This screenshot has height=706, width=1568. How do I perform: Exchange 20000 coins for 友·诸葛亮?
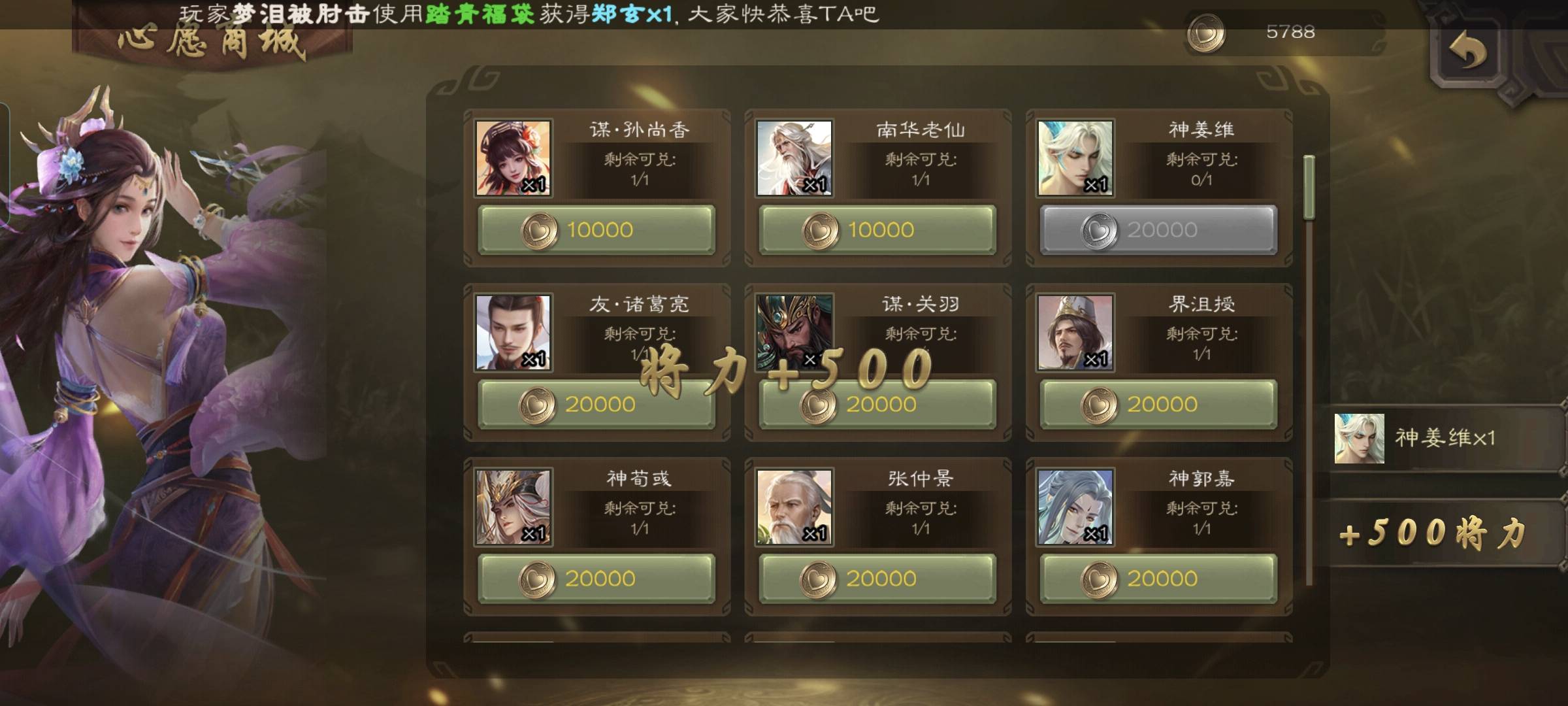click(x=596, y=405)
